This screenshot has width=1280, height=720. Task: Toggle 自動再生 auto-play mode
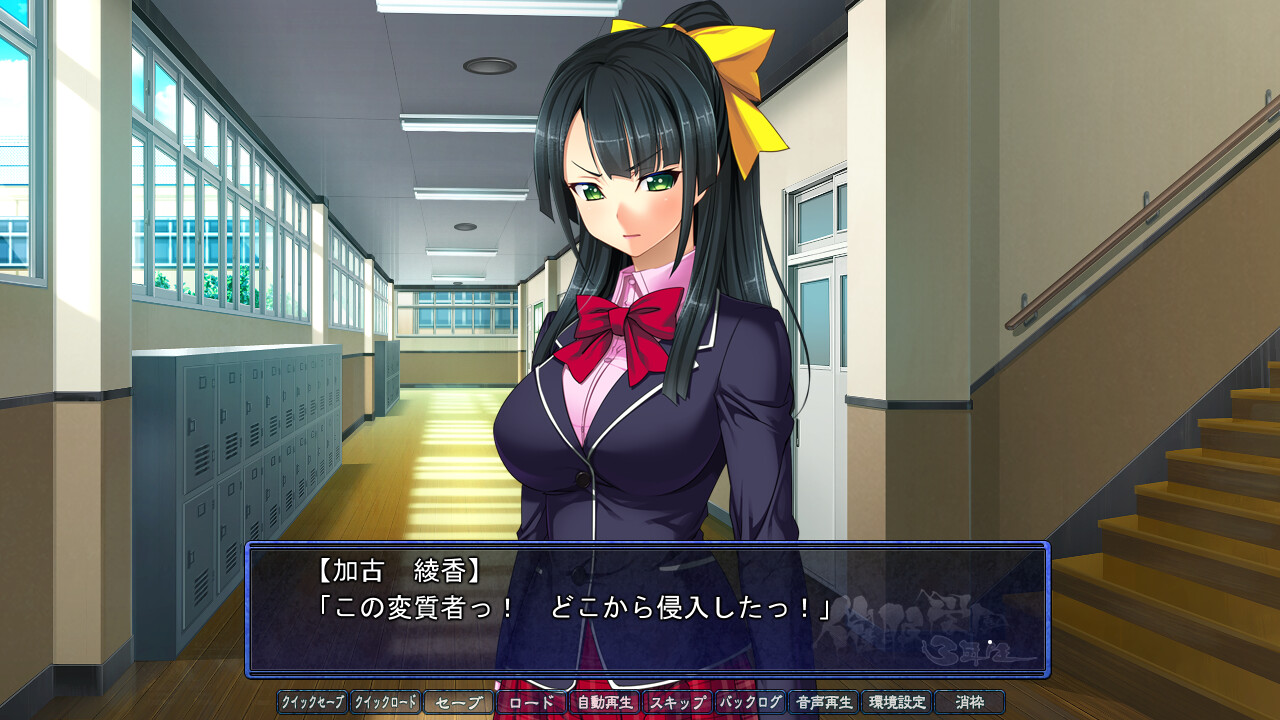coord(605,702)
